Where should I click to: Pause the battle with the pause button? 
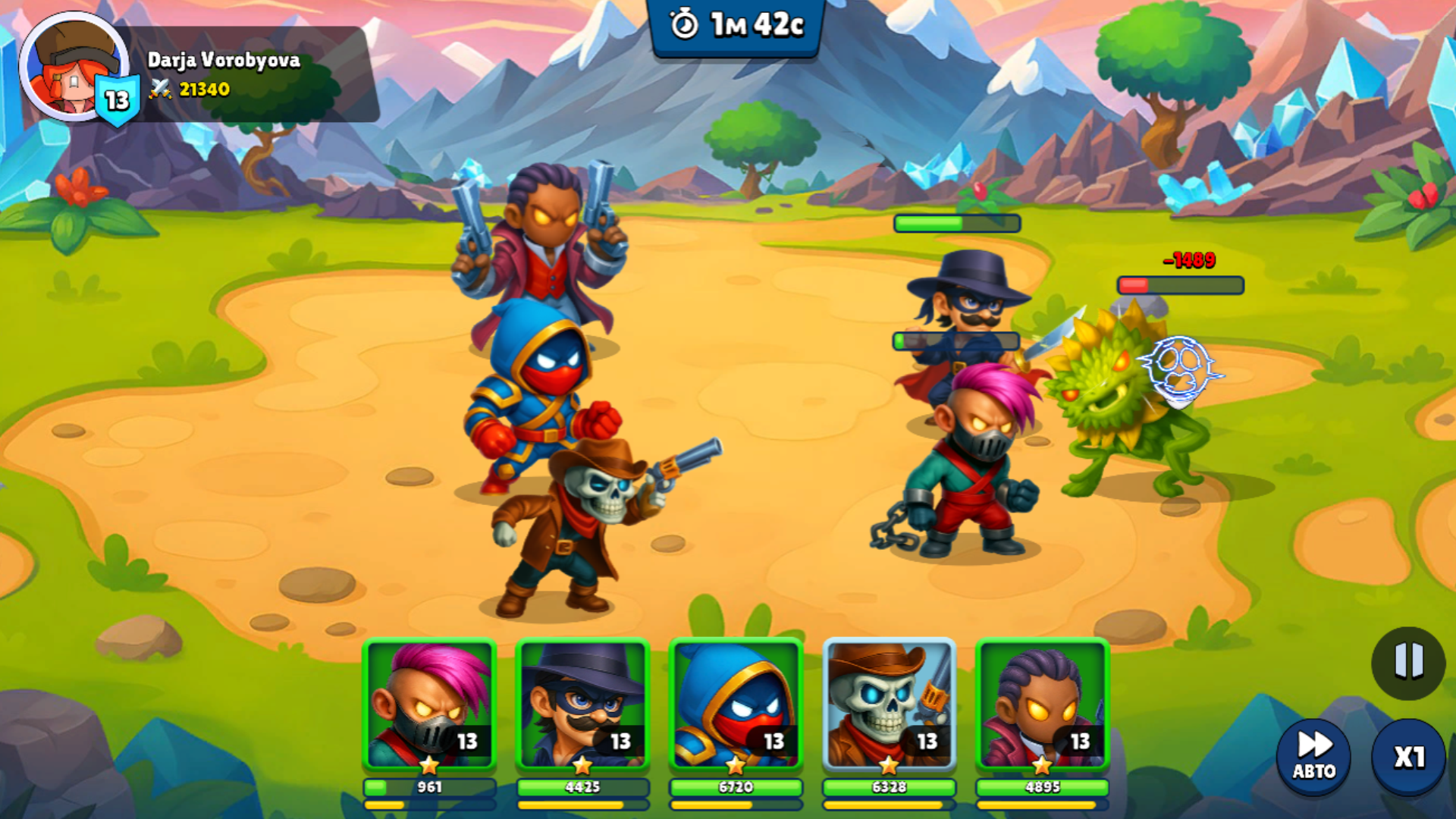click(x=1408, y=661)
